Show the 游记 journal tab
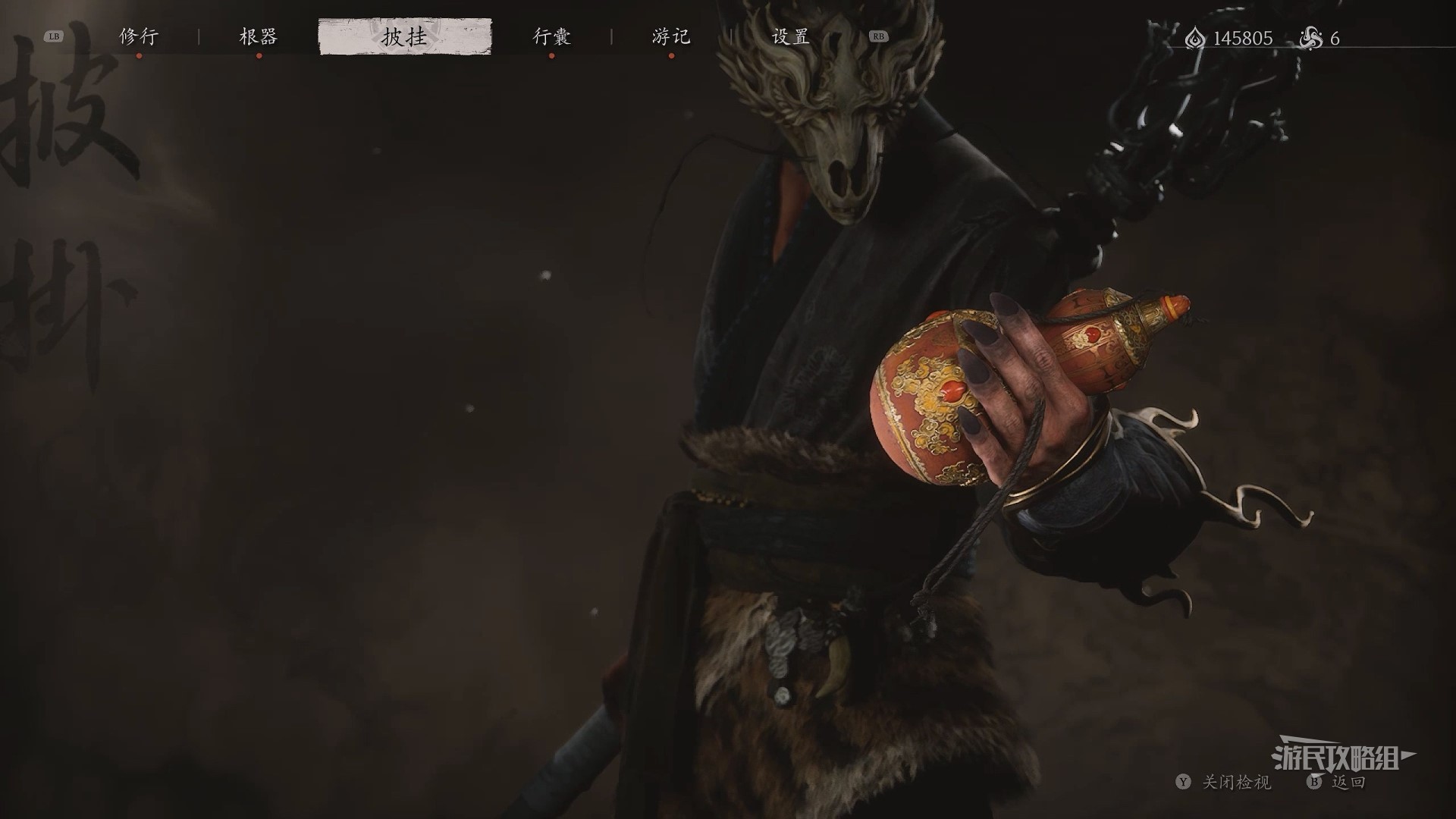The width and height of the screenshot is (1456, 819). [671, 36]
